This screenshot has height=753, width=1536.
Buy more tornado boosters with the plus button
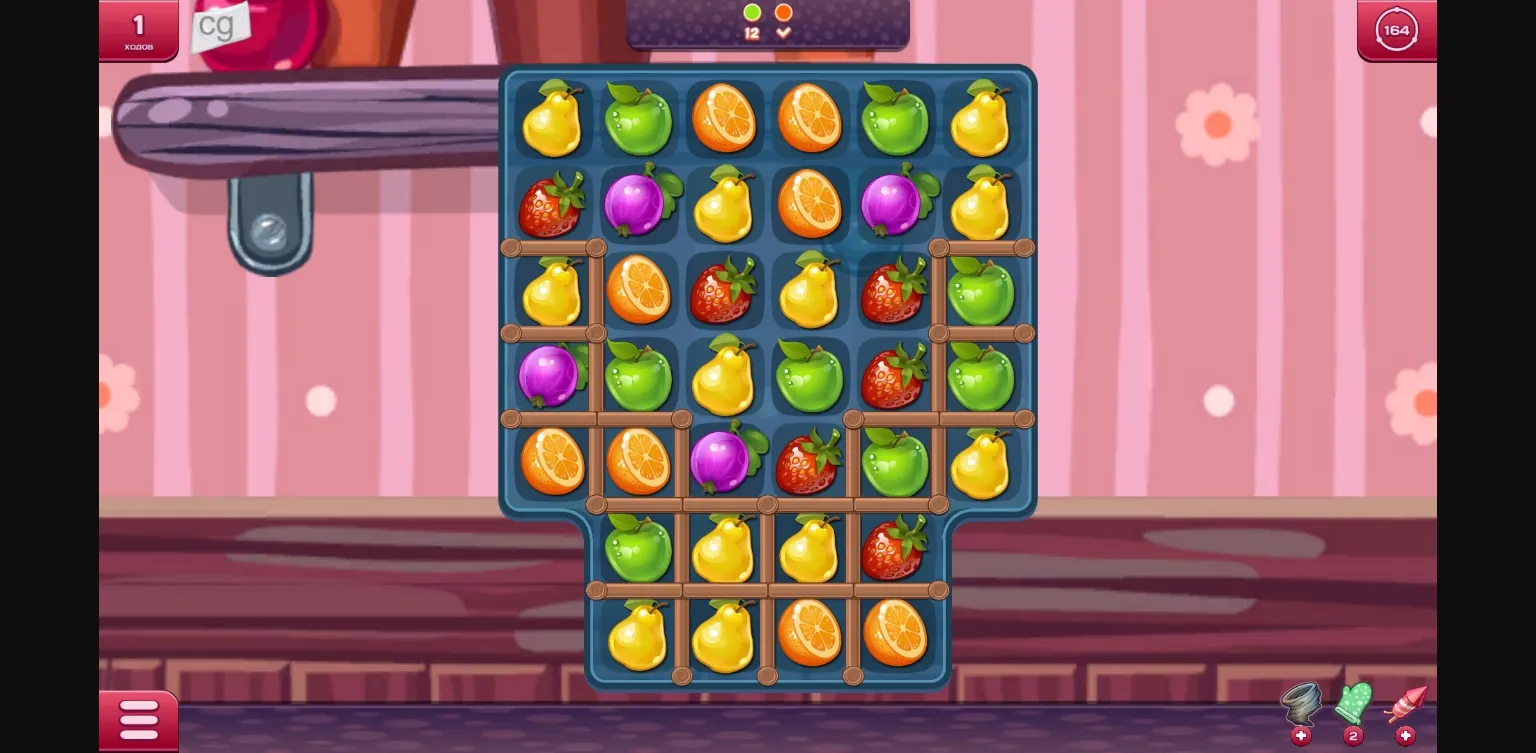click(1301, 736)
